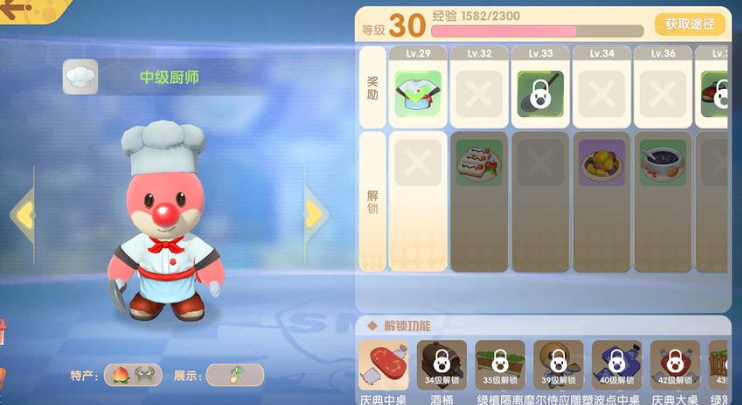Select the Lv.29 chef outfit reward
The width and height of the screenshot is (742, 405).
coord(417,94)
